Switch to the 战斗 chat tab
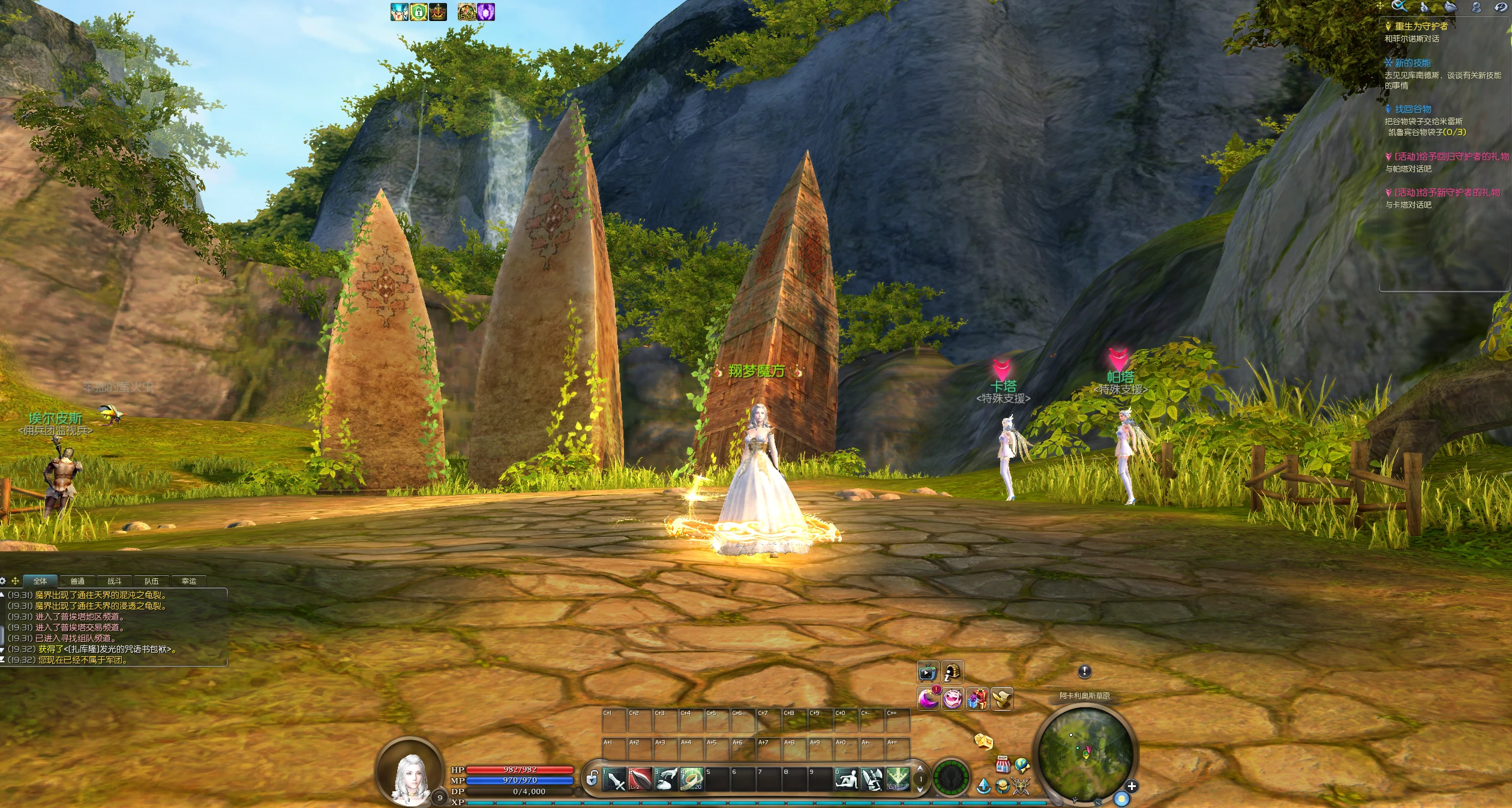 pyautogui.click(x=114, y=581)
